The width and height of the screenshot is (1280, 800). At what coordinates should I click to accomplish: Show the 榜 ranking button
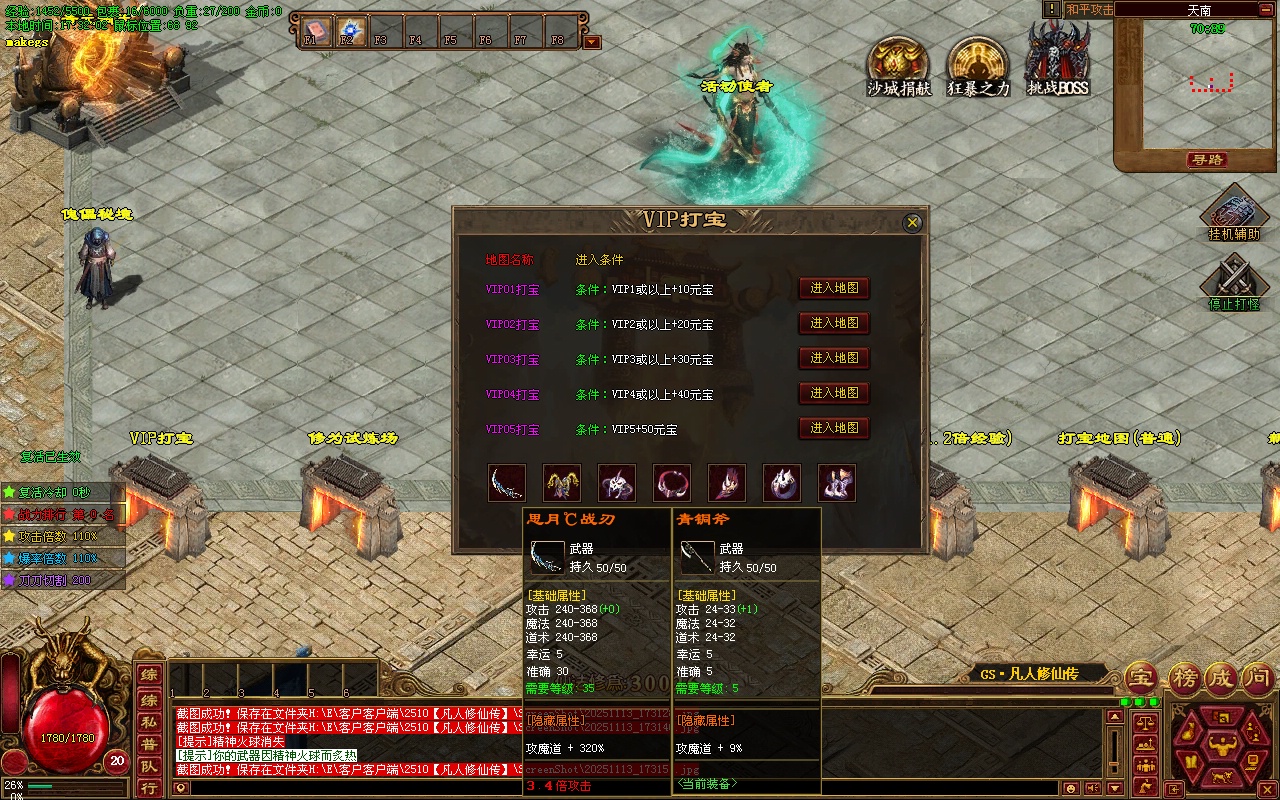[1185, 678]
